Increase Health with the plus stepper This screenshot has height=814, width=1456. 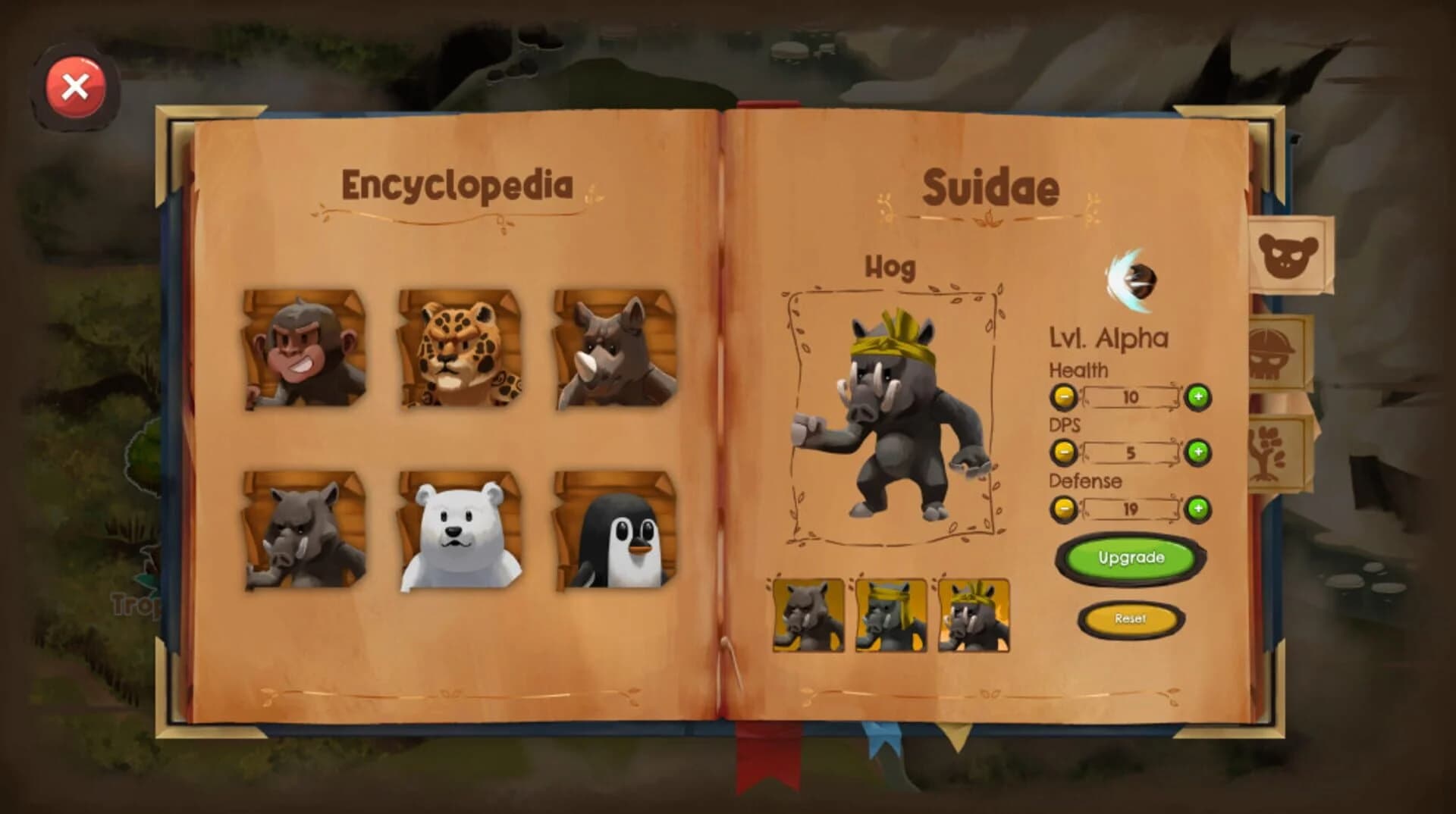click(1197, 396)
